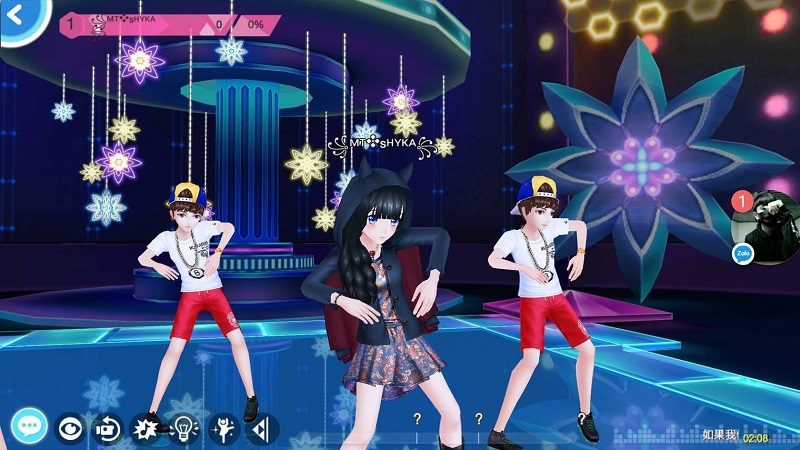Tap the camera rotate icon
Screen dimensions: 800x450
107,428
